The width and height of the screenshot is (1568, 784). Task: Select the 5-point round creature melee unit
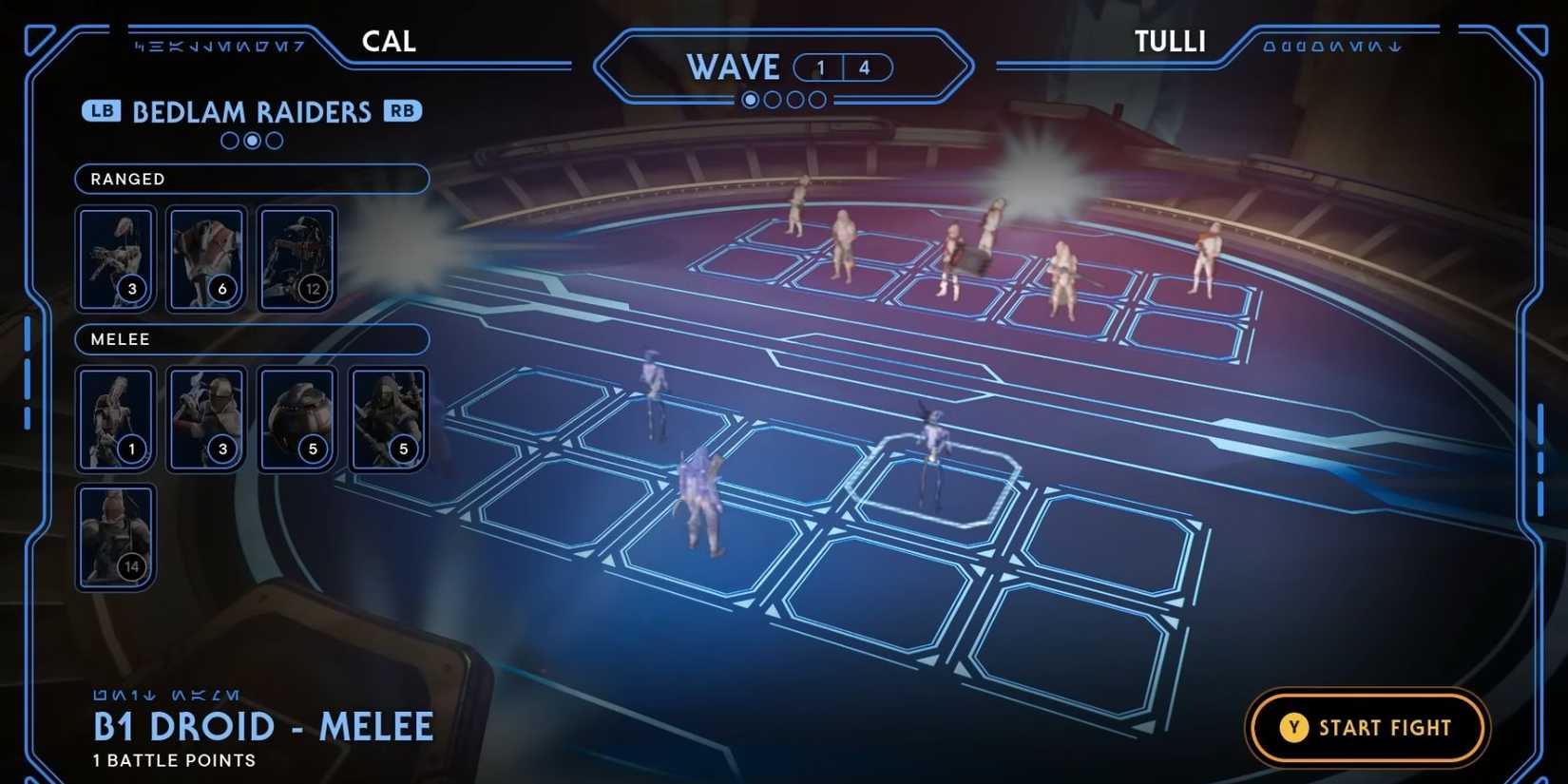pyautogui.click(x=297, y=418)
